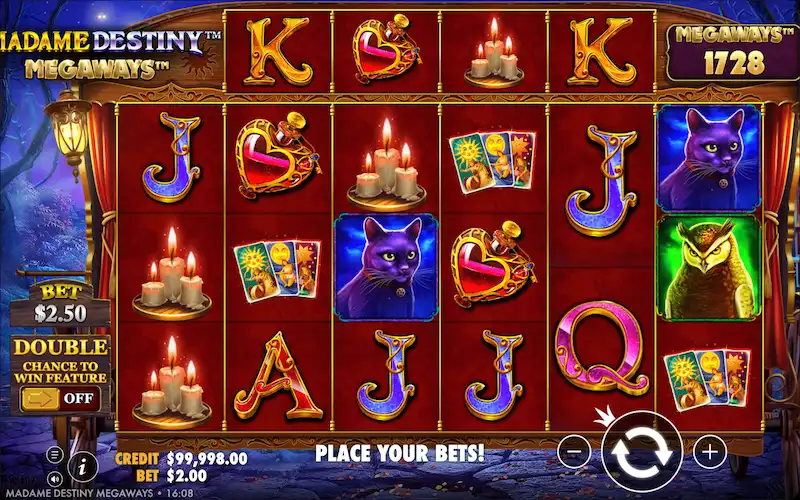
Task: Open the hamburger menu icon
Action: point(55,453)
